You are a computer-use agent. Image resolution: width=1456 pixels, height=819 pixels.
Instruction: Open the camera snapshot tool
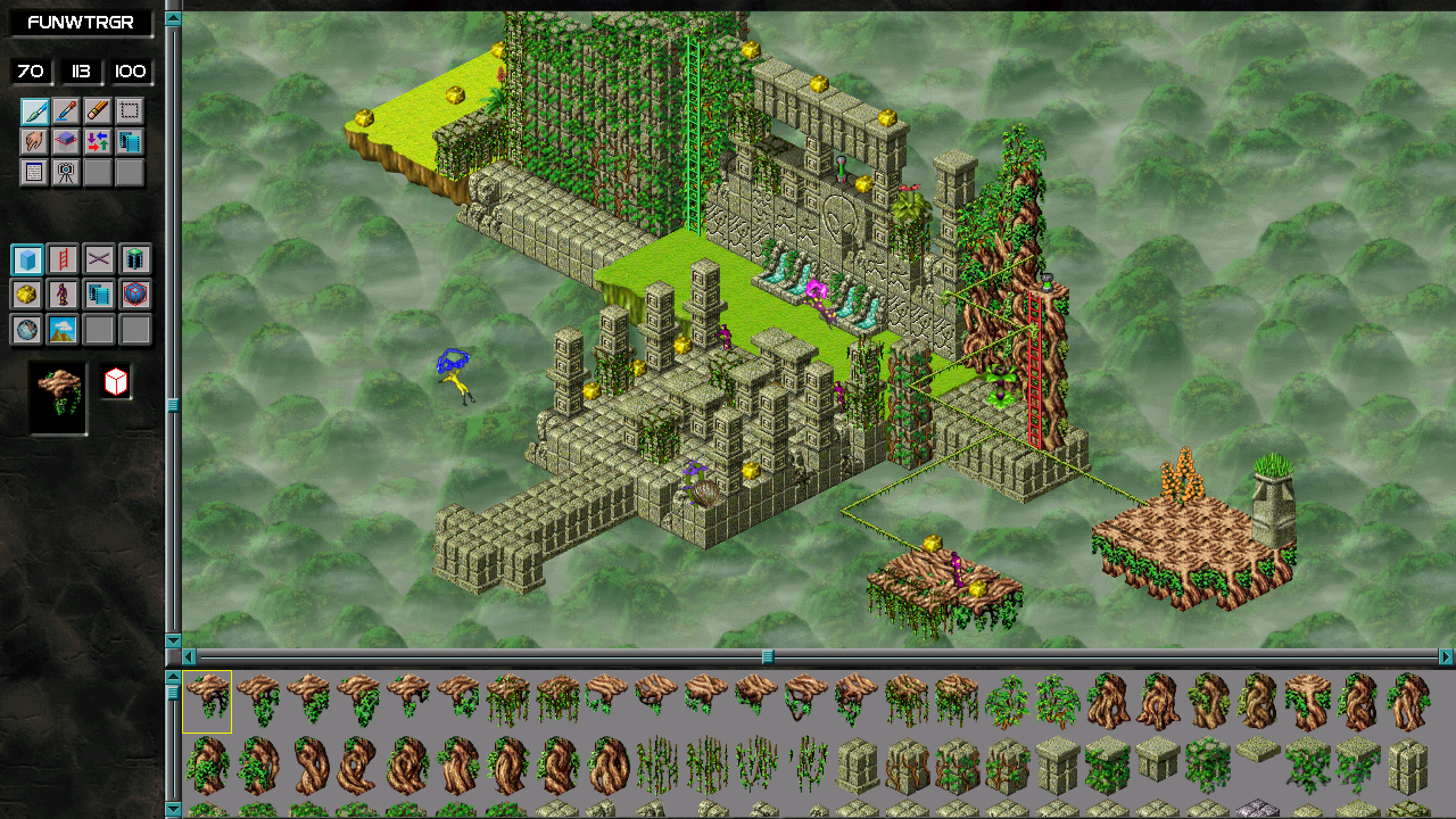[x=66, y=173]
